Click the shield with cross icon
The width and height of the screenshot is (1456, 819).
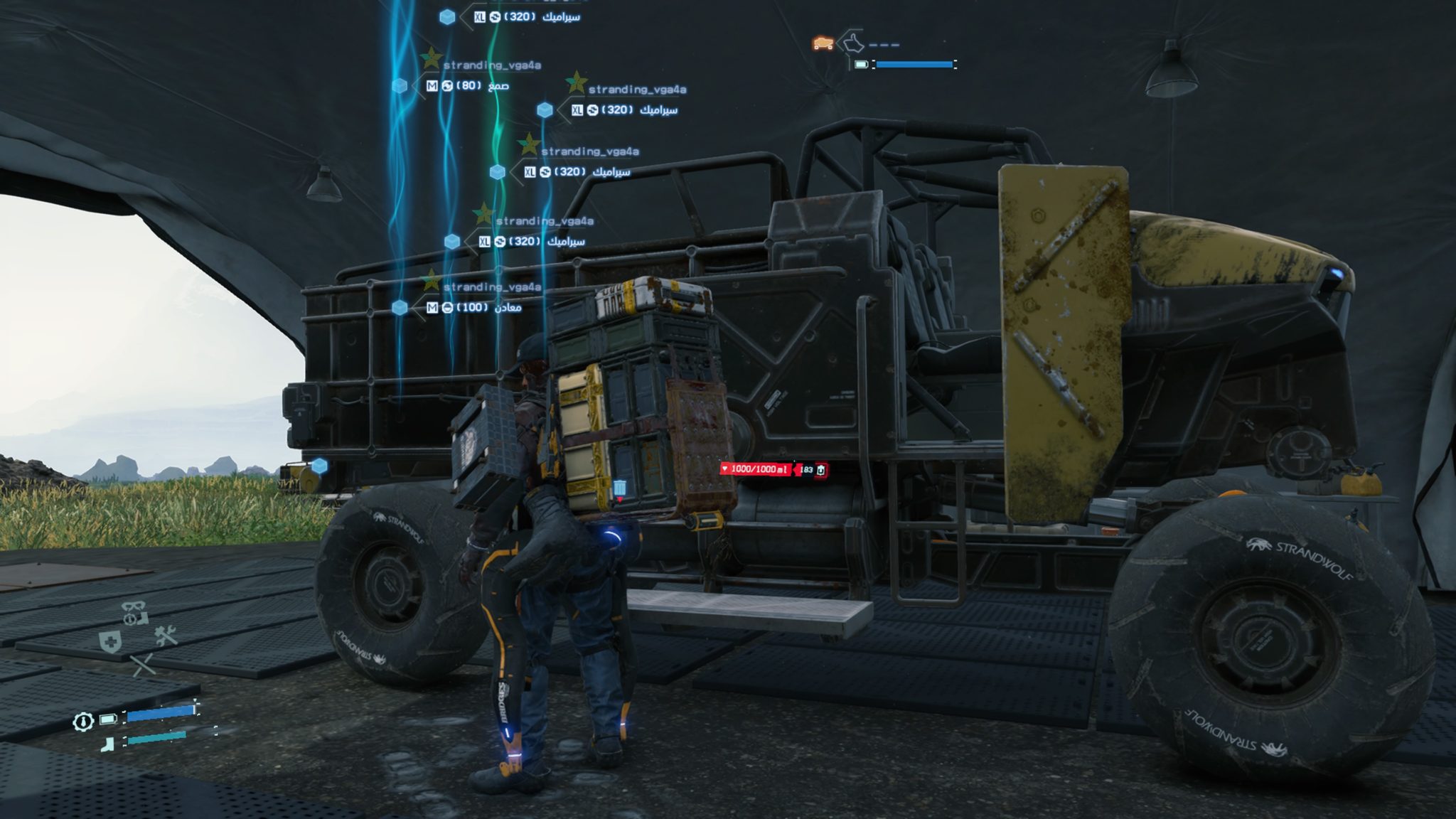click(x=110, y=643)
